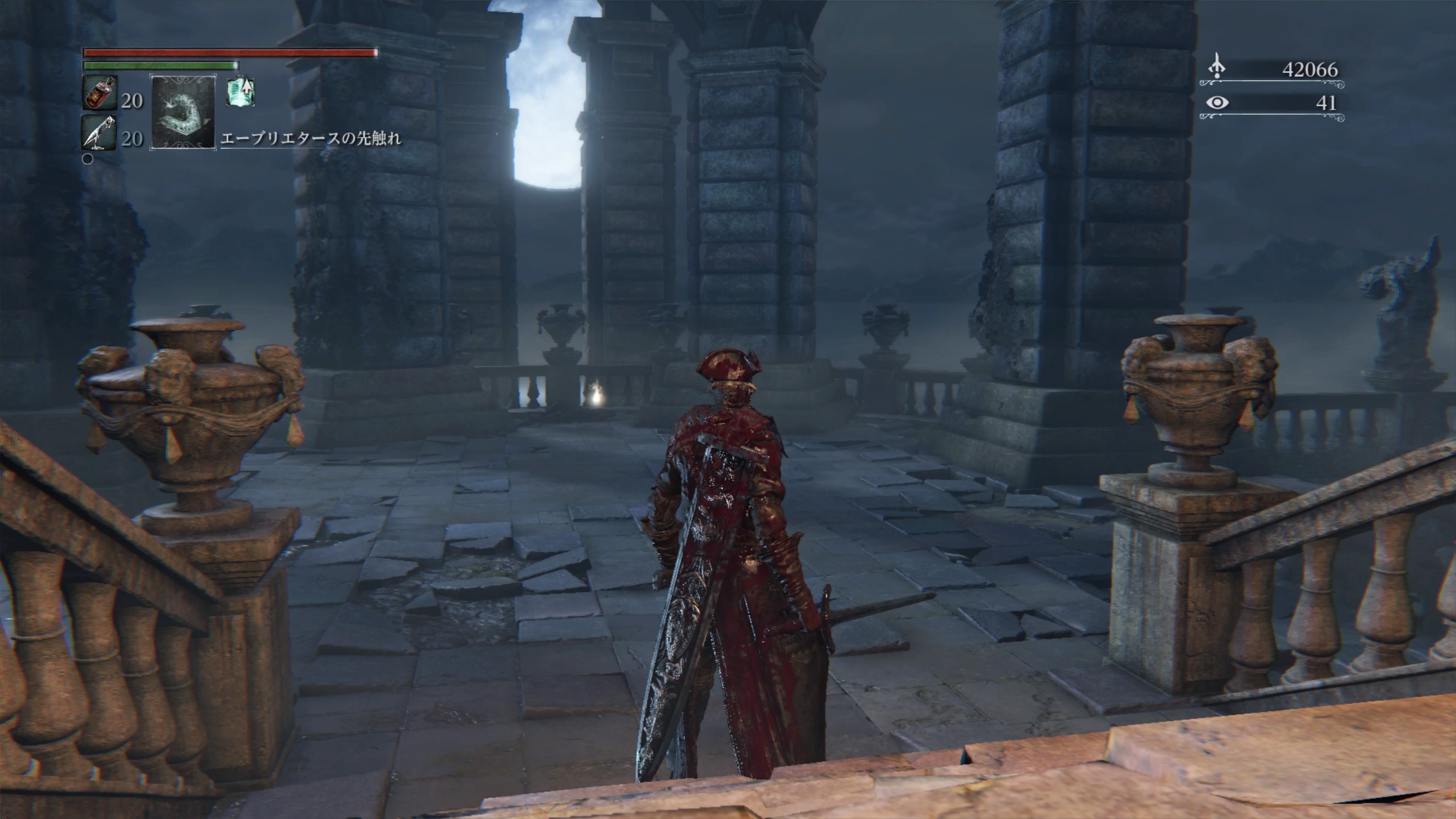
Task: Click the insight eye icon
Action: (x=1217, y=103)
